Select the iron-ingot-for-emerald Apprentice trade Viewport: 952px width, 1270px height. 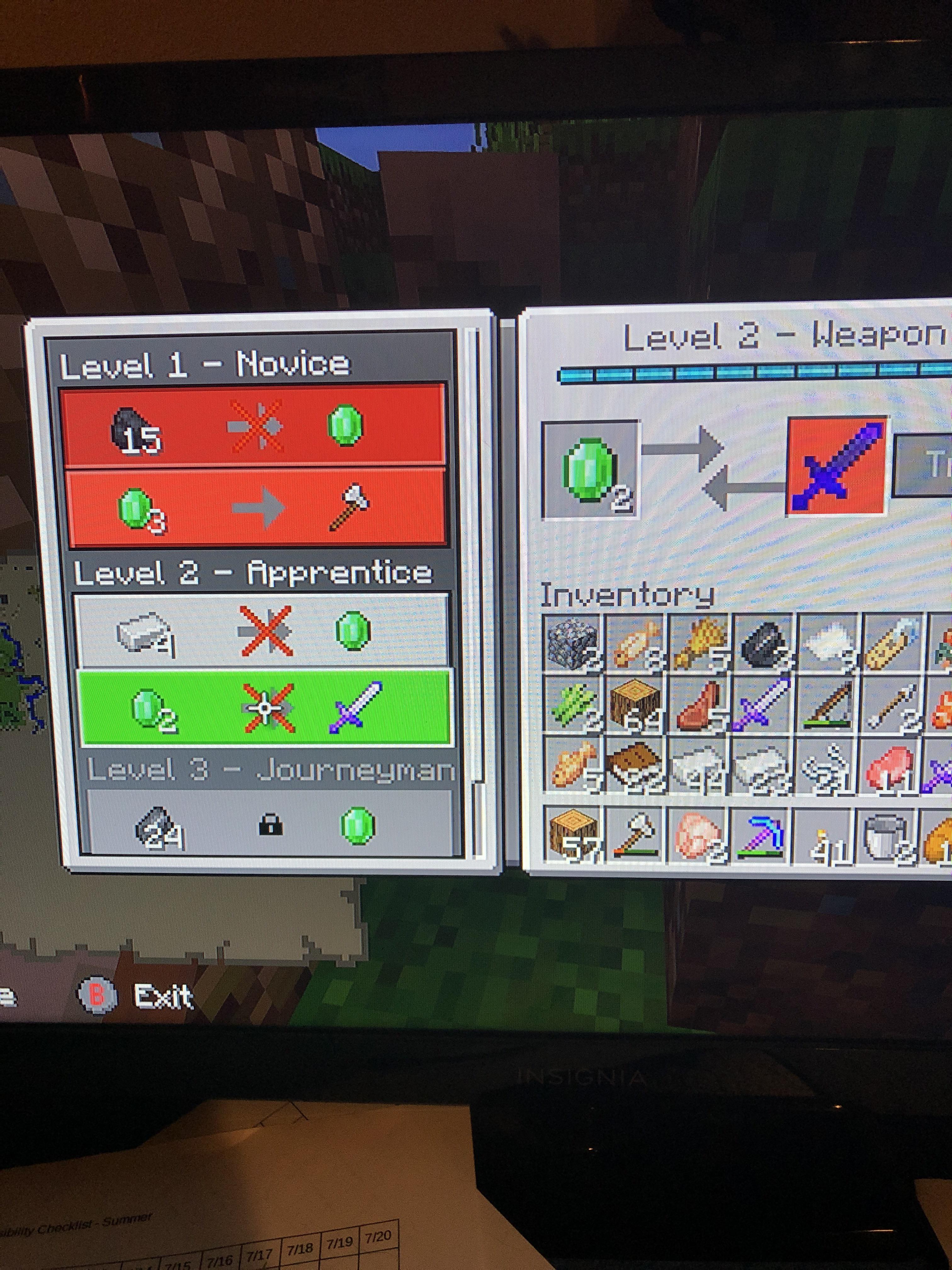pyautogui.click(x=258, y=632)
